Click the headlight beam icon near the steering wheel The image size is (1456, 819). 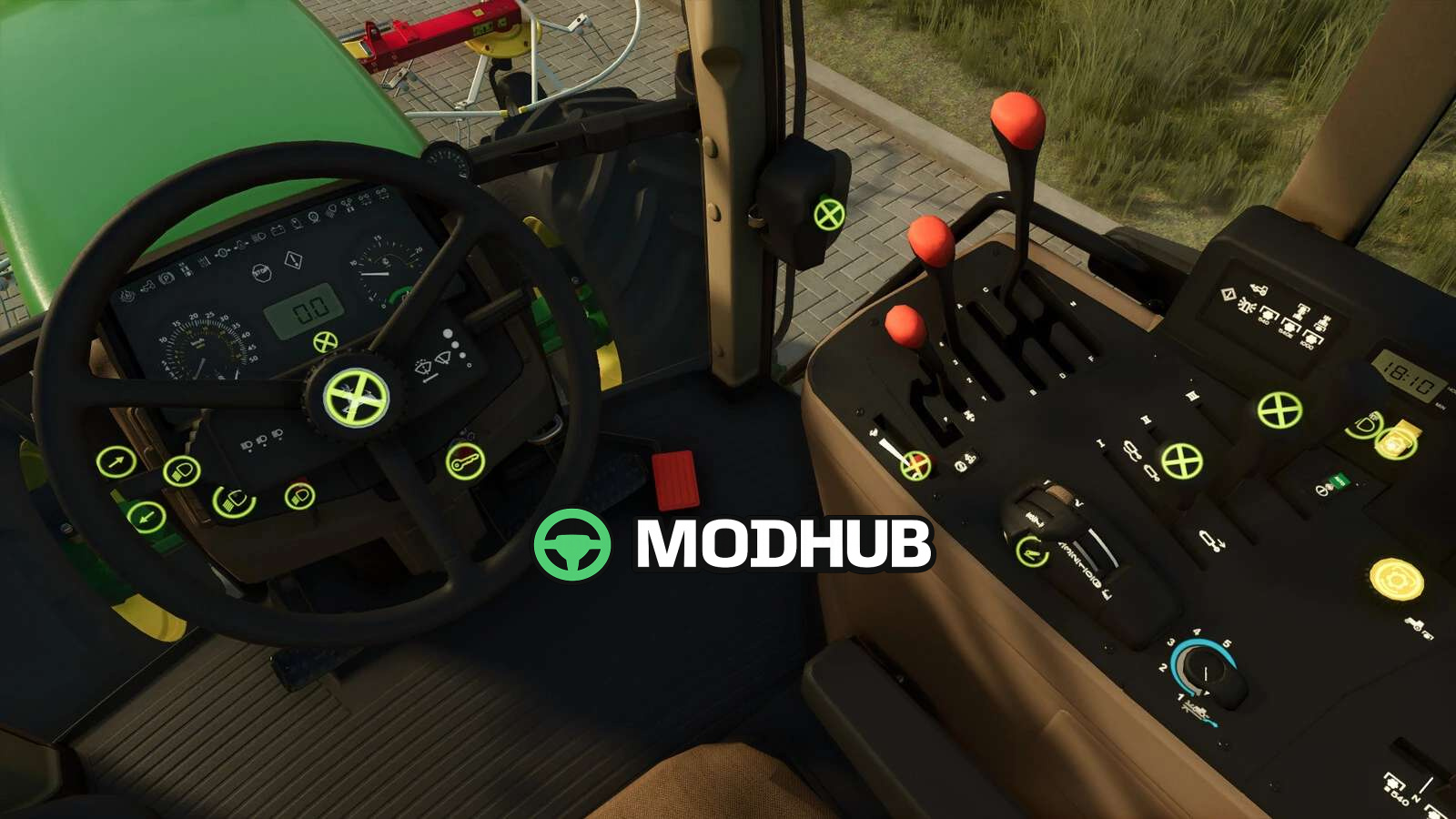pyautogui.click(x=181, y=470)
